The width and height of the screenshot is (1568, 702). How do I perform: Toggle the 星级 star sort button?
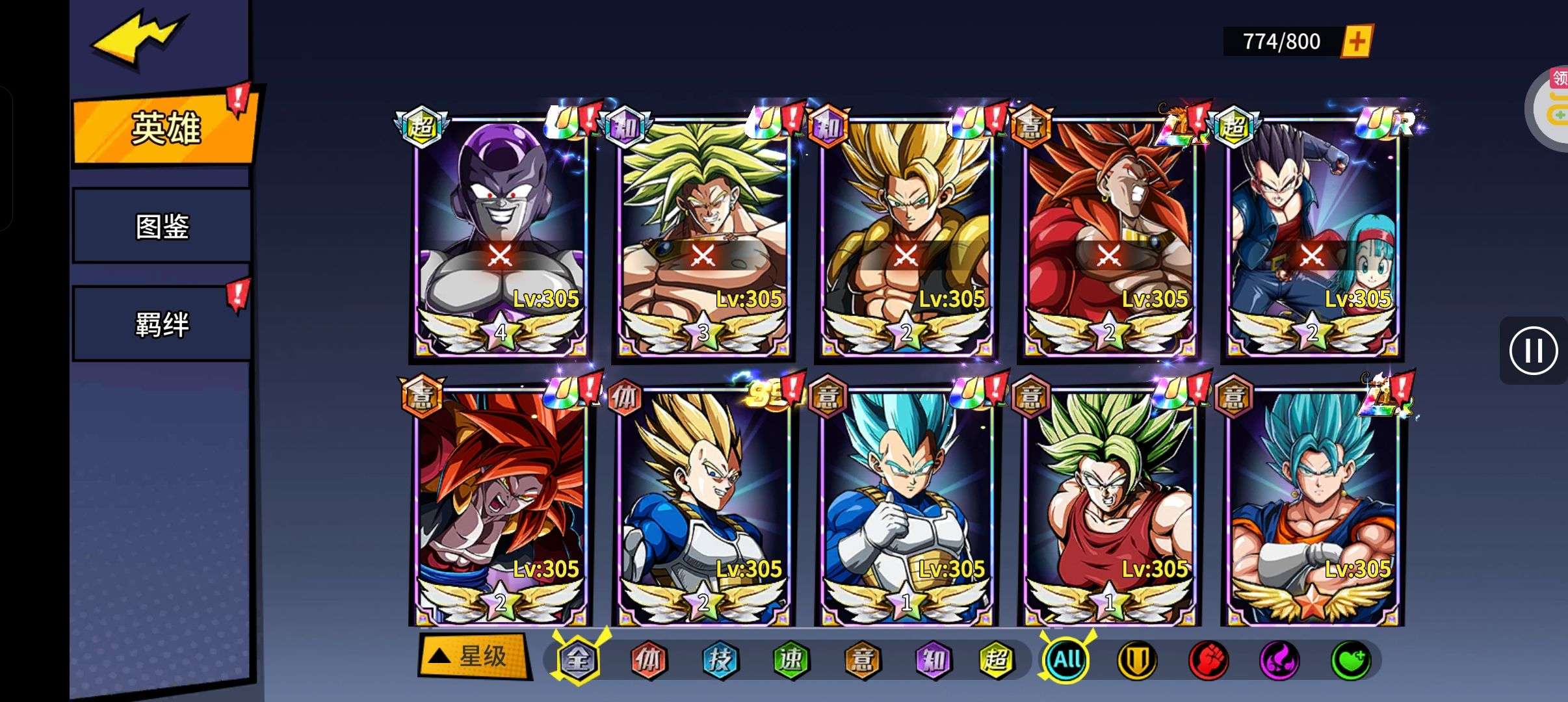point(473,656)
